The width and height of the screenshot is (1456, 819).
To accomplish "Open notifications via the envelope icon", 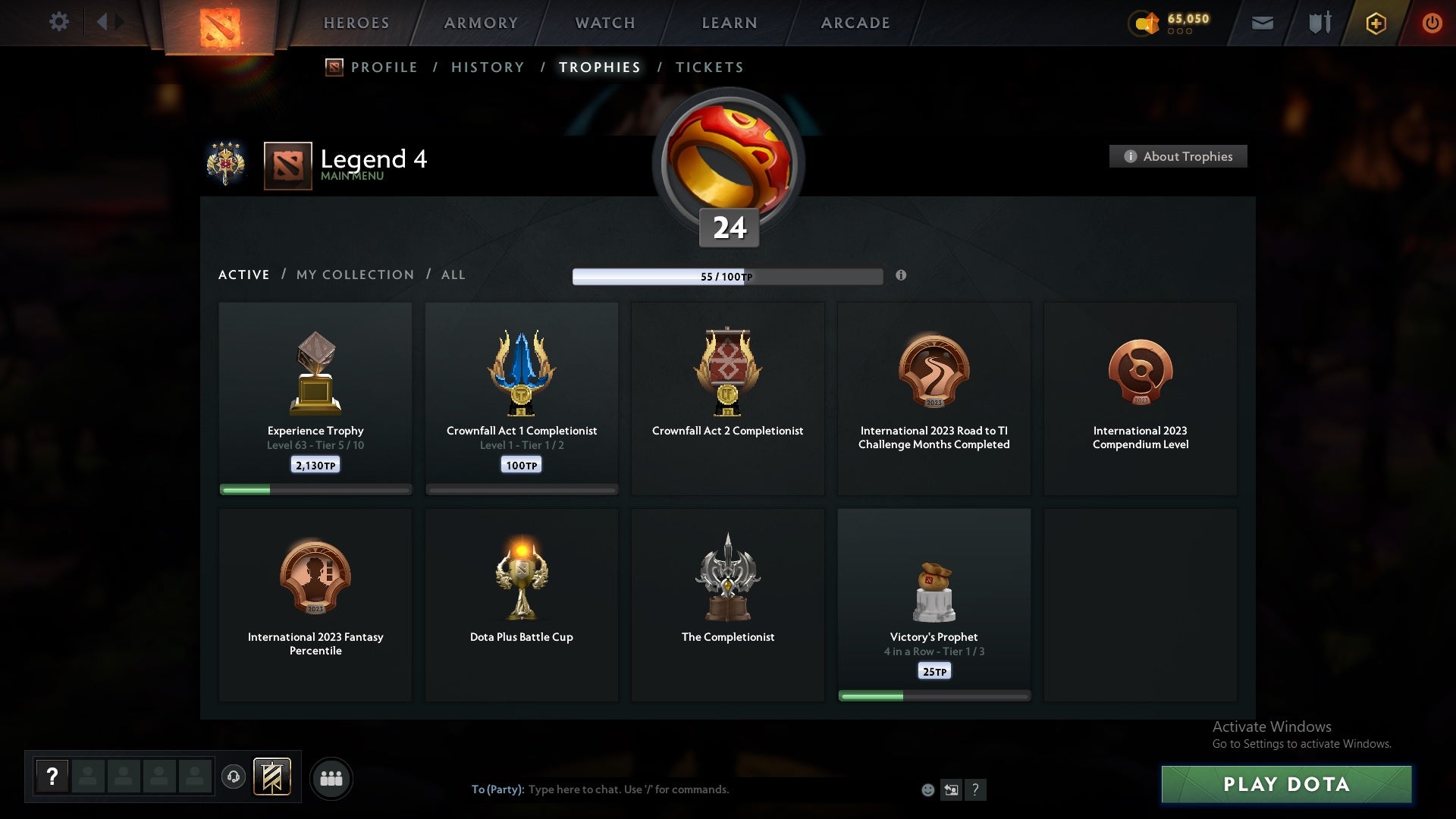I will [1263, 23].
